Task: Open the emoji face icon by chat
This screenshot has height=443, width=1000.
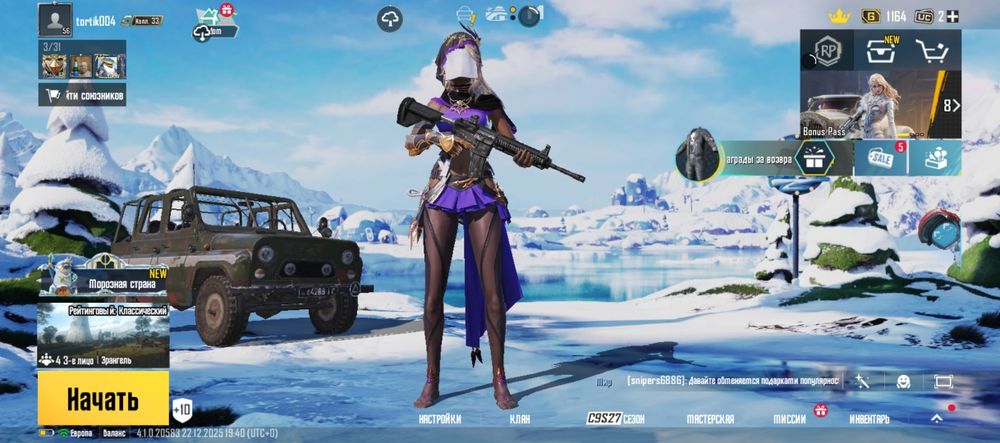Action: pos(903,382)
